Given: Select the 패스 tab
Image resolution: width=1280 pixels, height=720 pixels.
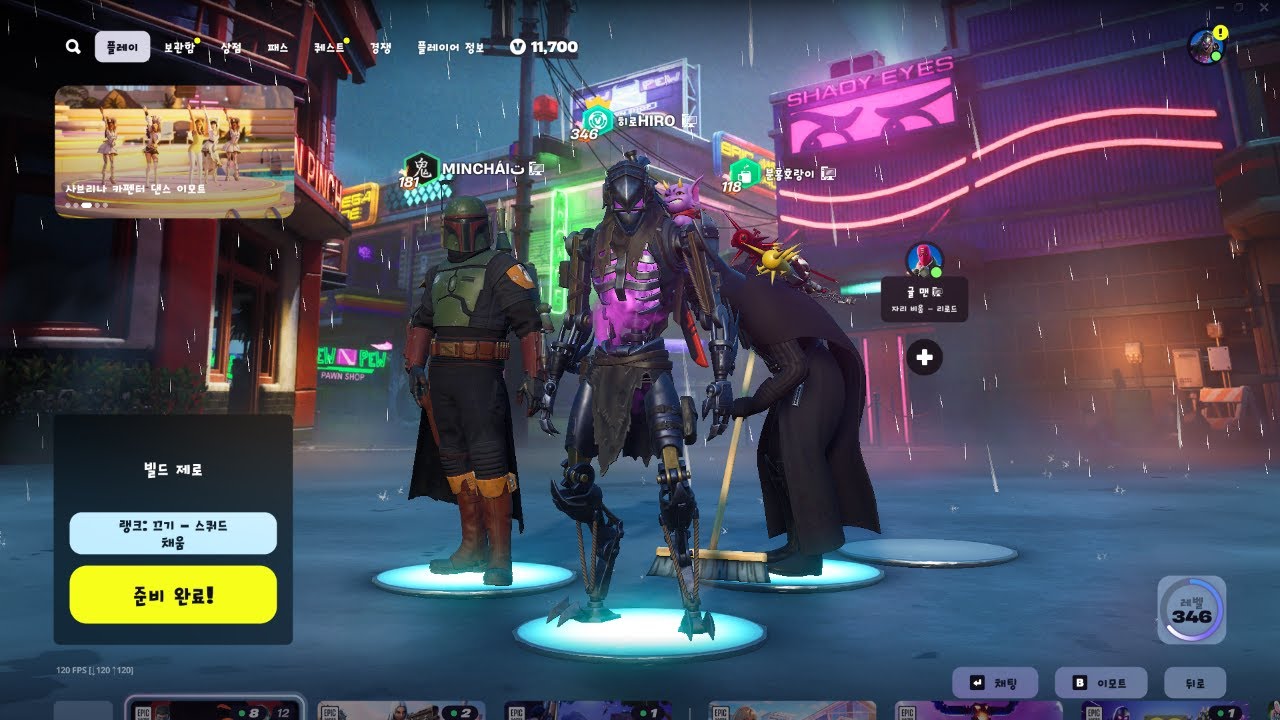Looking at the screenshot, I should coord(277,47).
